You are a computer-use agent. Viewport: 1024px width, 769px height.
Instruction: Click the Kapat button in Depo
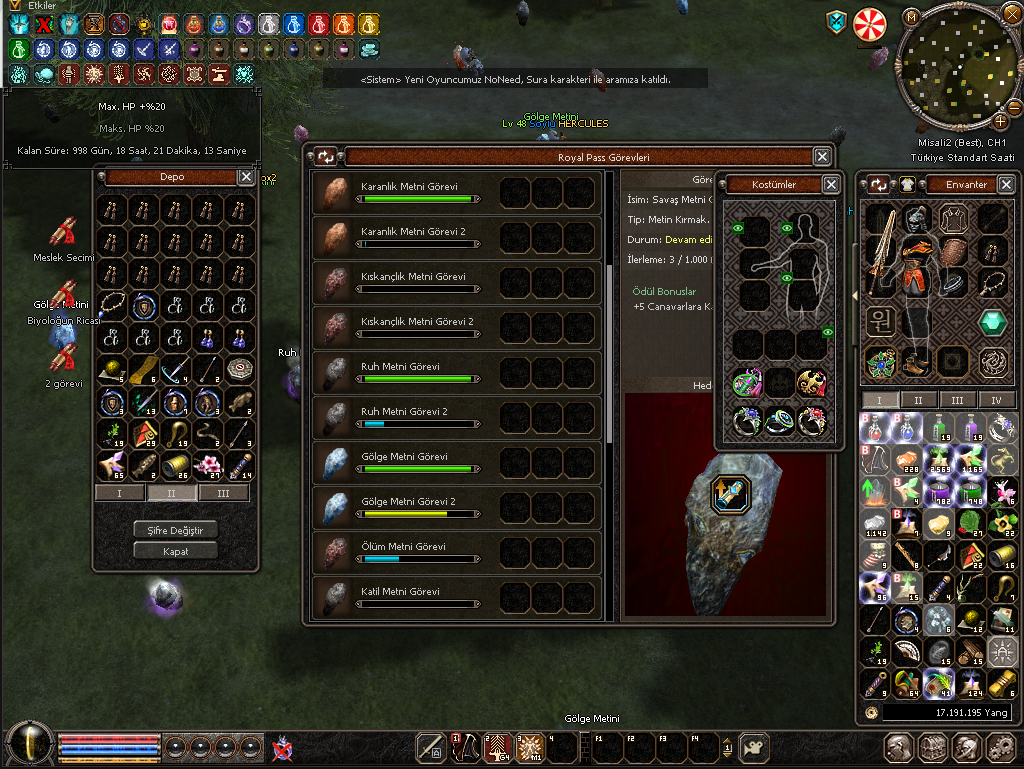point(175,551)
